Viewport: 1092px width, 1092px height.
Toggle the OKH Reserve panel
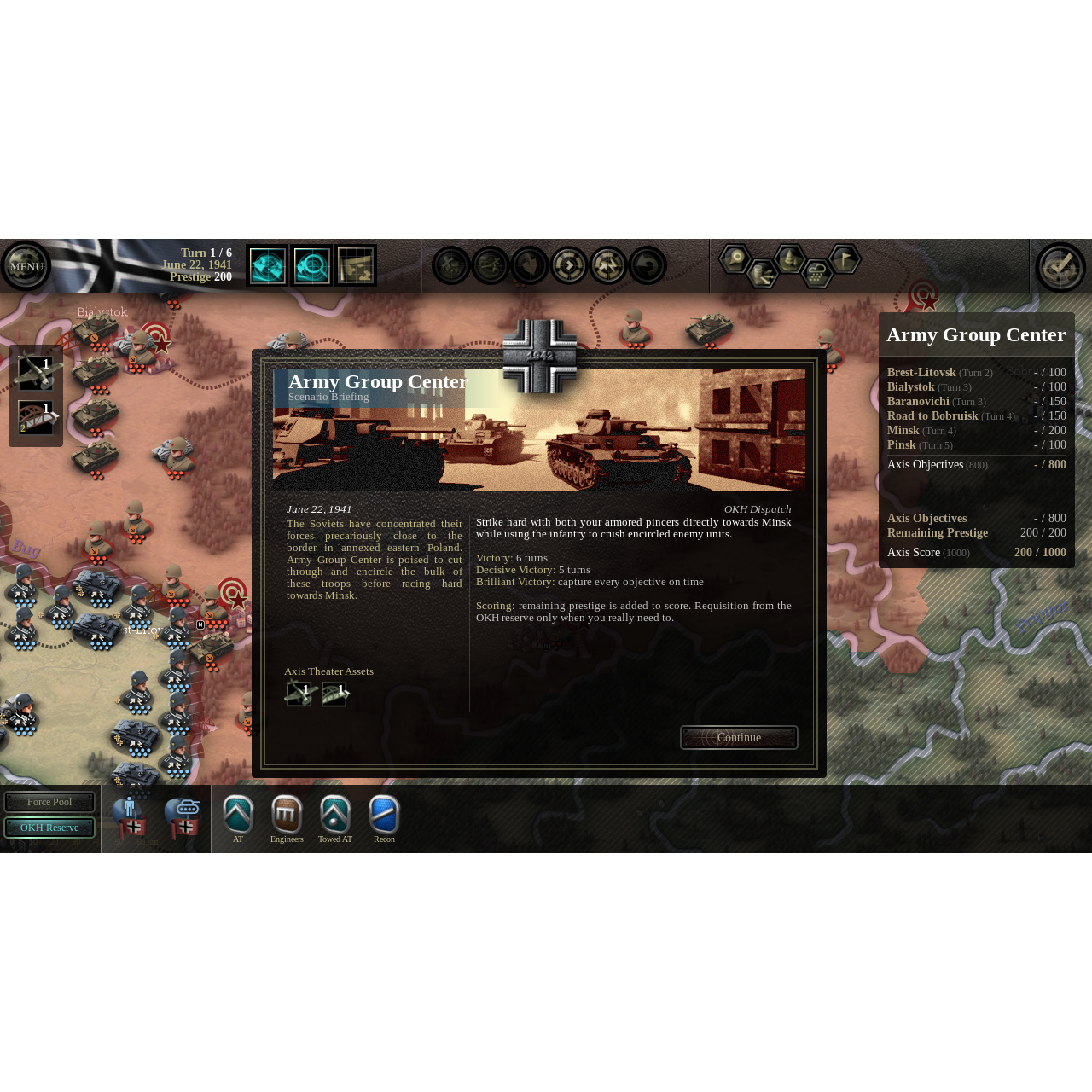[x=49, y=827]
